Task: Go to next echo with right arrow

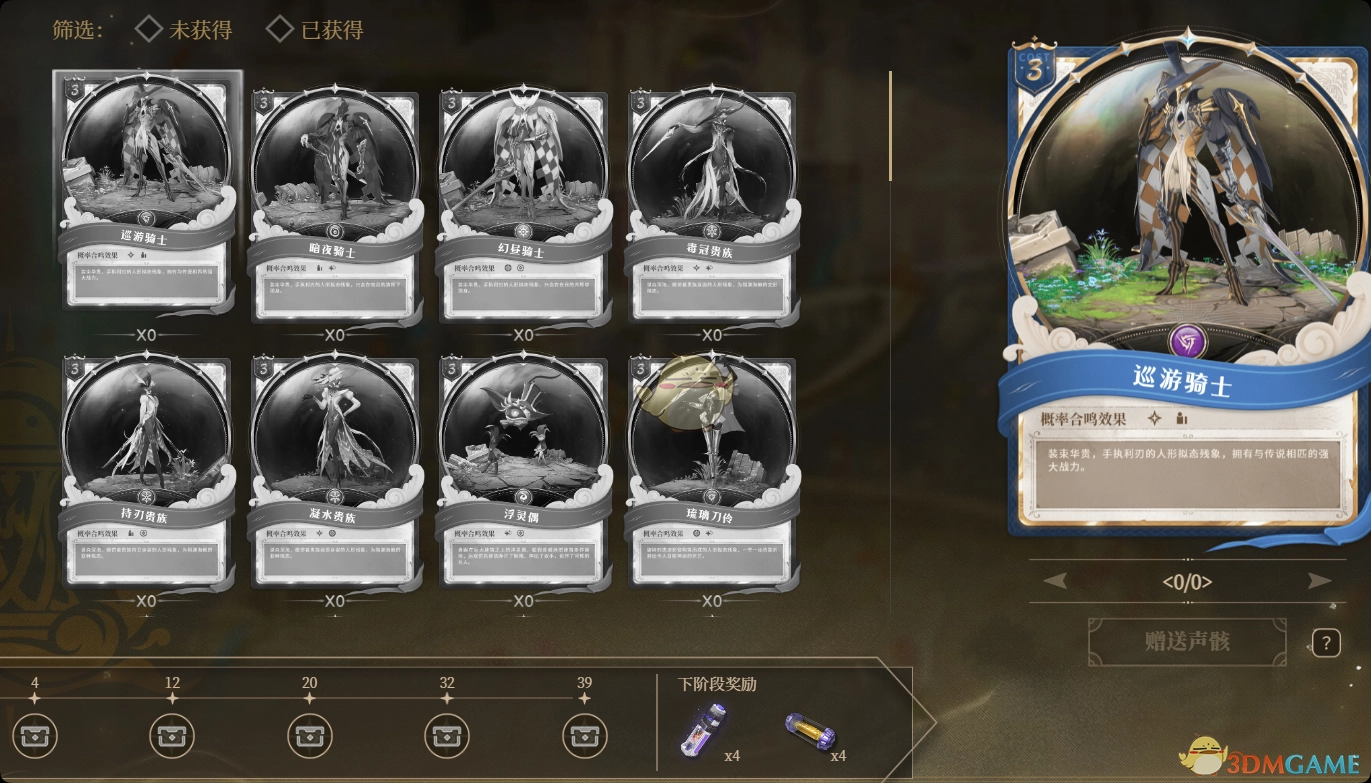Action: coord(1319,581)
